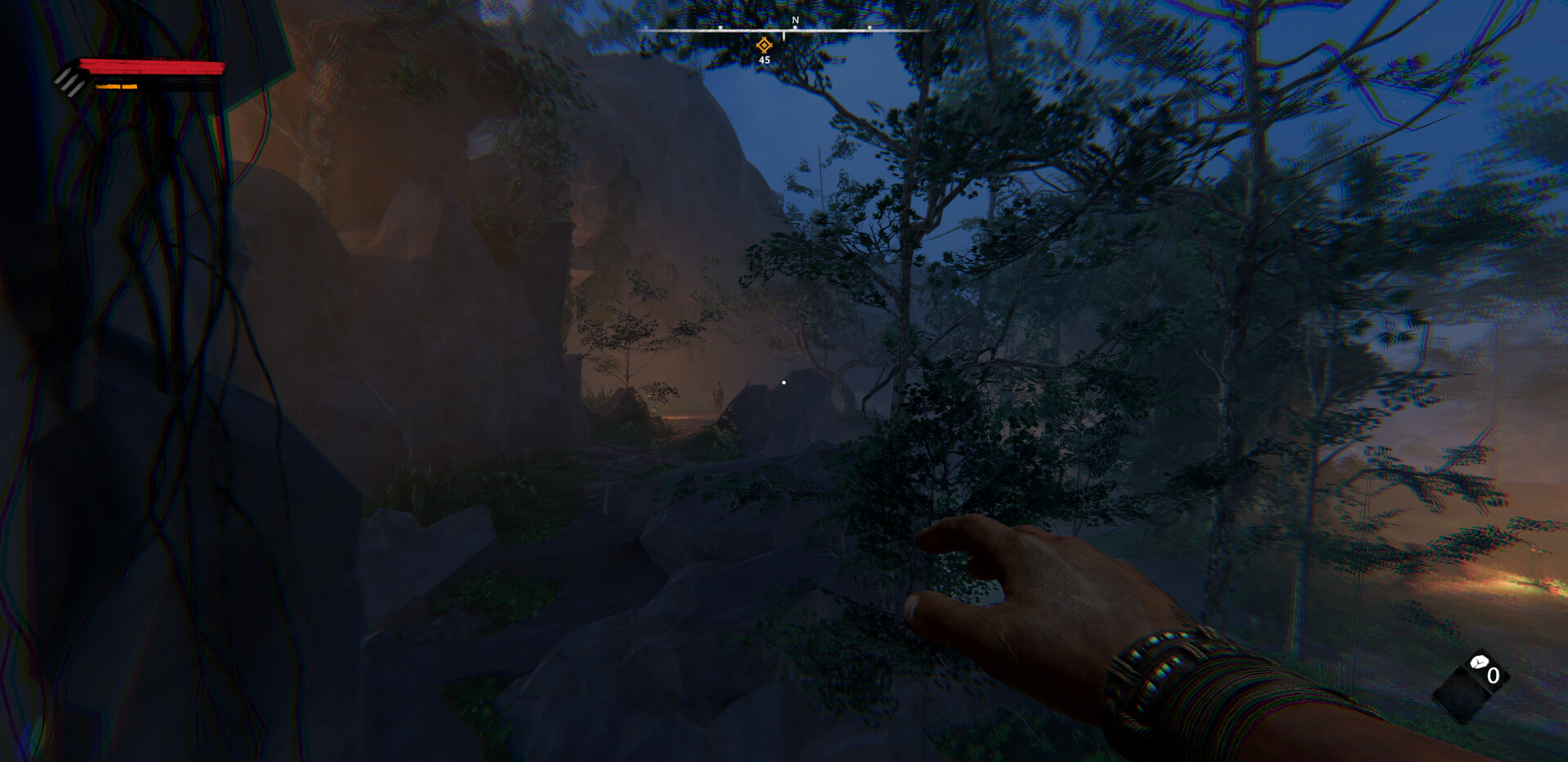The image size is (1568, 762).
Task: Click the N marker on the compass
Action: pos(795,20)
